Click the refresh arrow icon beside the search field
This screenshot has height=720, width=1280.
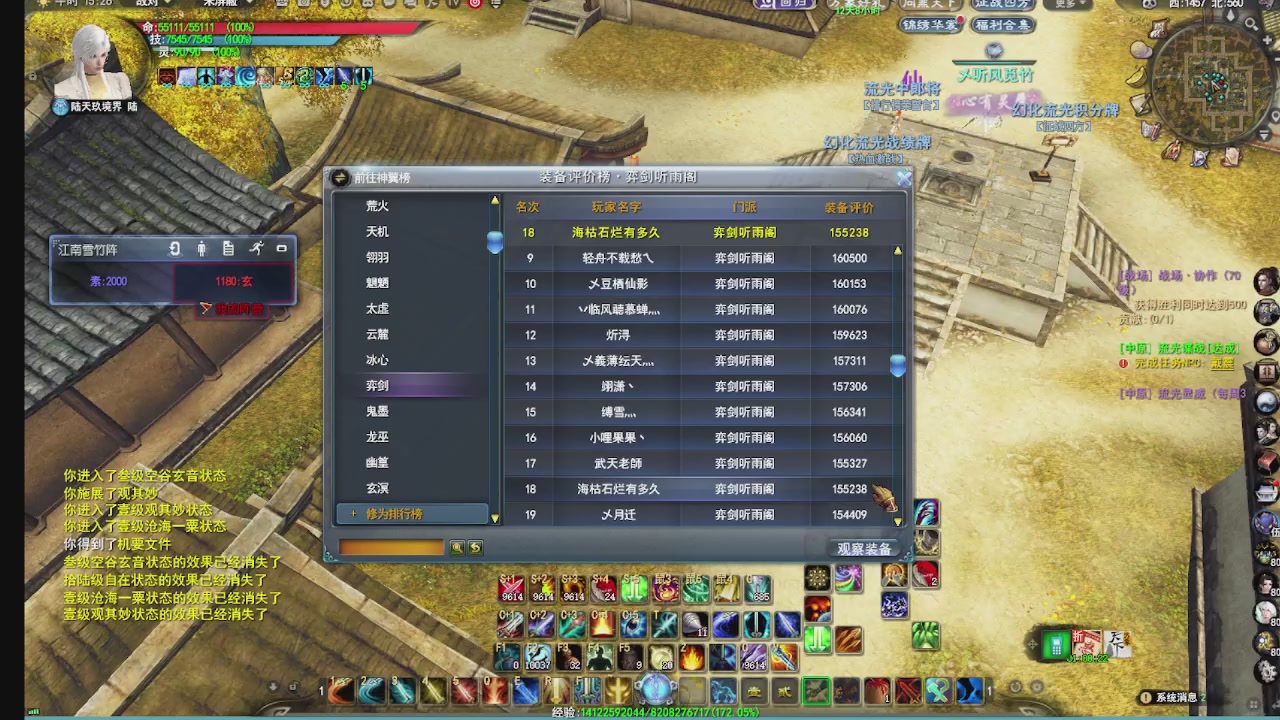coord(473,546)
